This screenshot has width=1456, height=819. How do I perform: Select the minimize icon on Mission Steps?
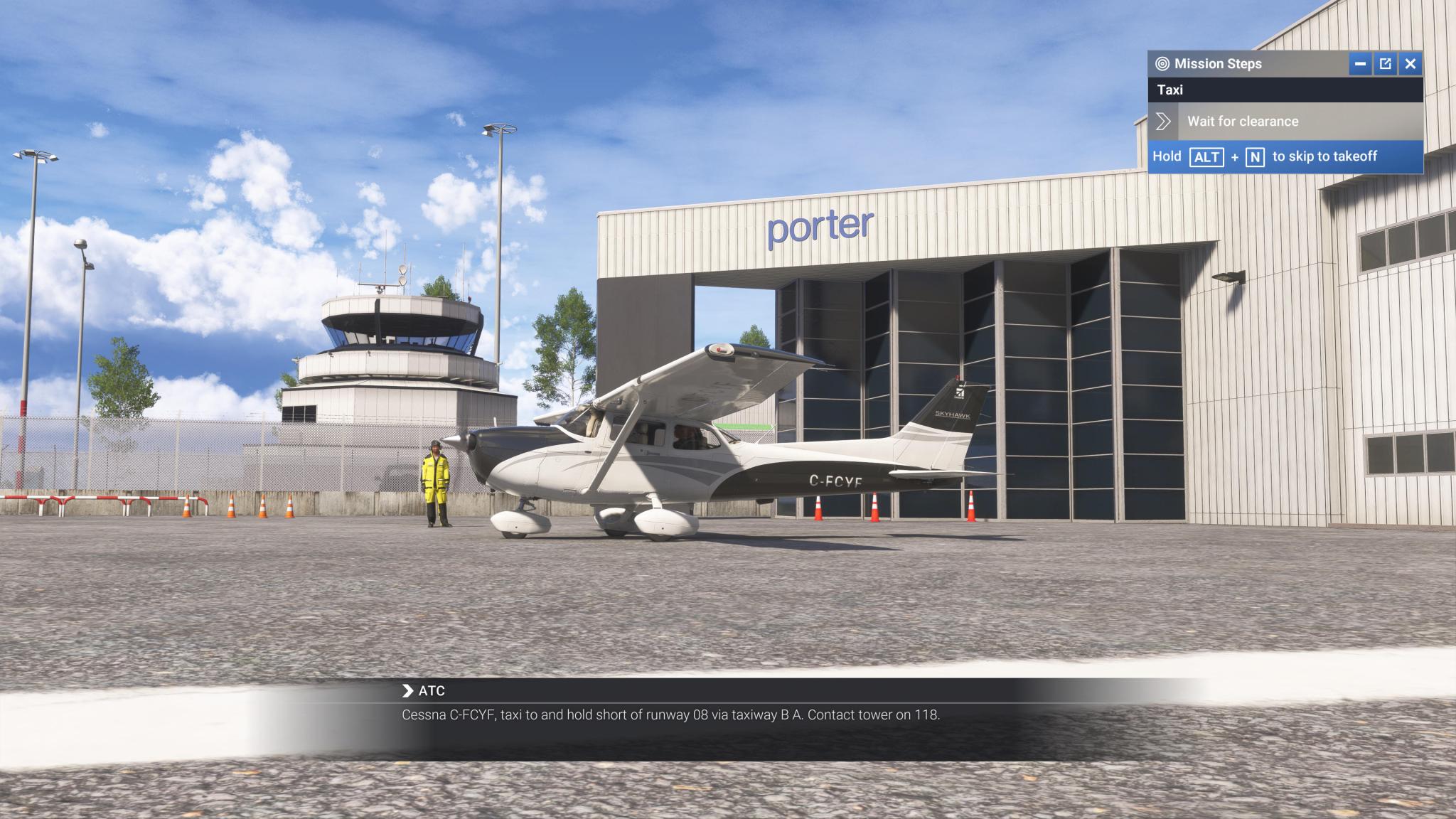tap(1361, 64)
